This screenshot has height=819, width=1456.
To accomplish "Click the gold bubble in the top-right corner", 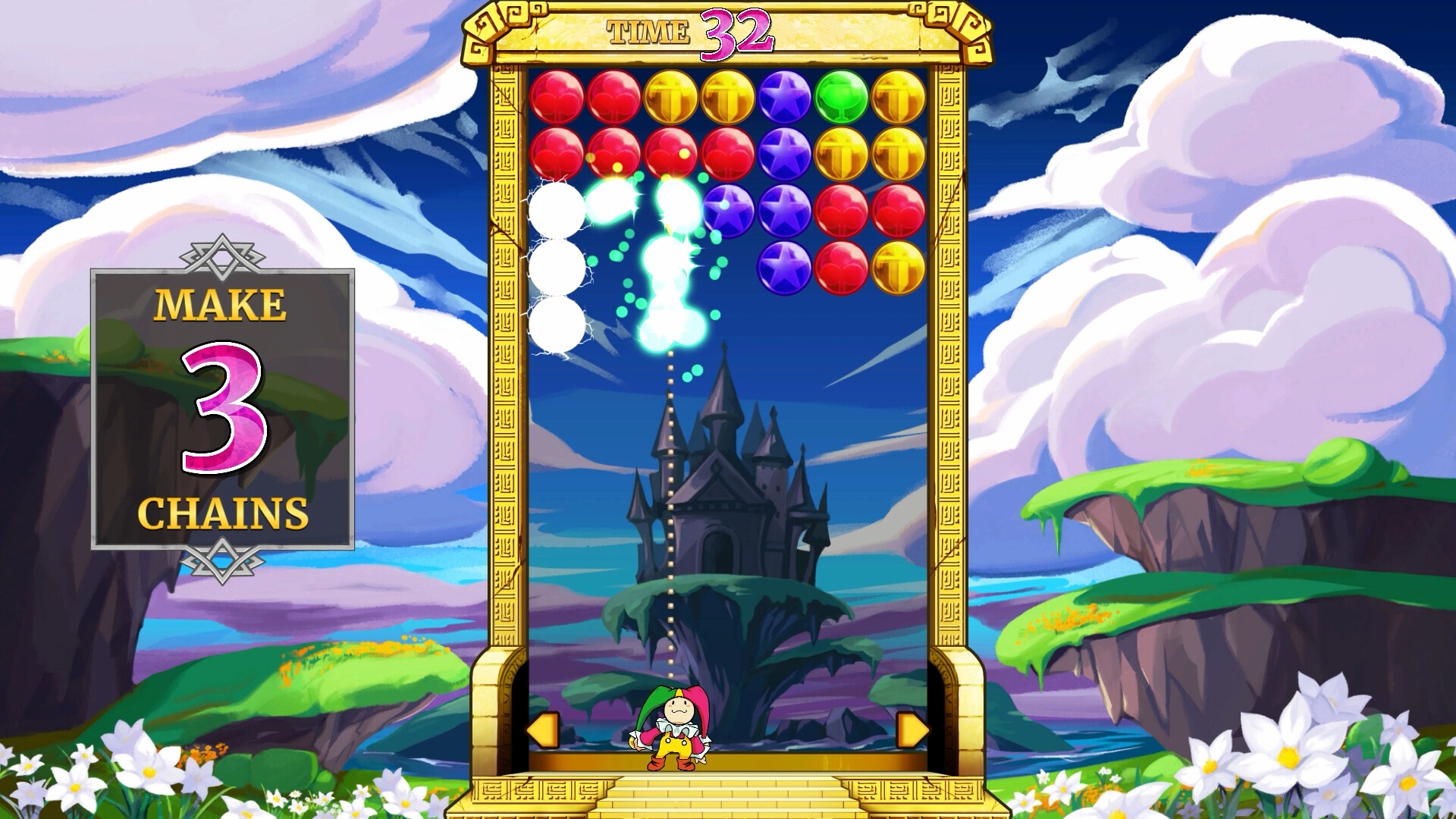I will [x=899, y=97].
